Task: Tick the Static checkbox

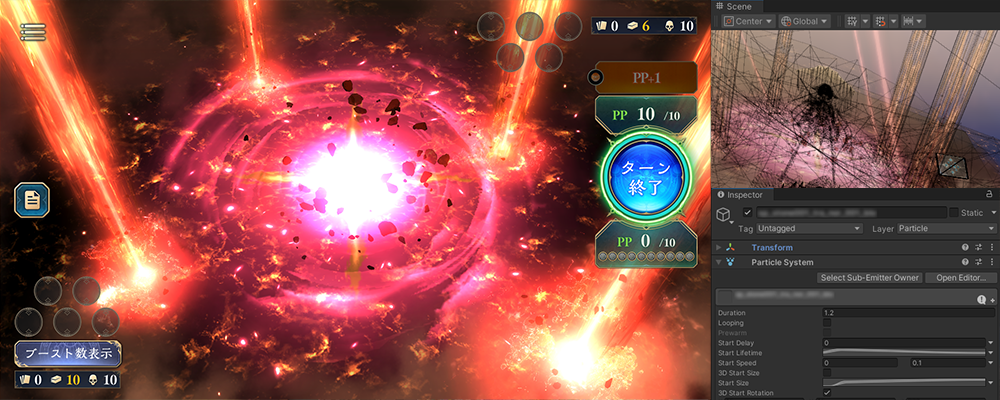Action: pos(953,212)
